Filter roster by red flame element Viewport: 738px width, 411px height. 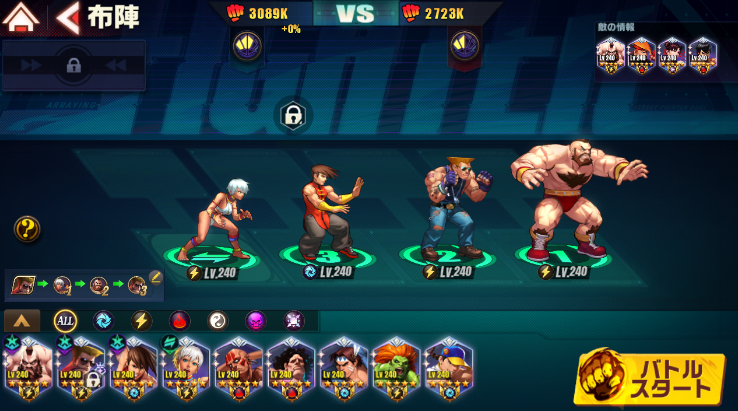pos(179,321)
